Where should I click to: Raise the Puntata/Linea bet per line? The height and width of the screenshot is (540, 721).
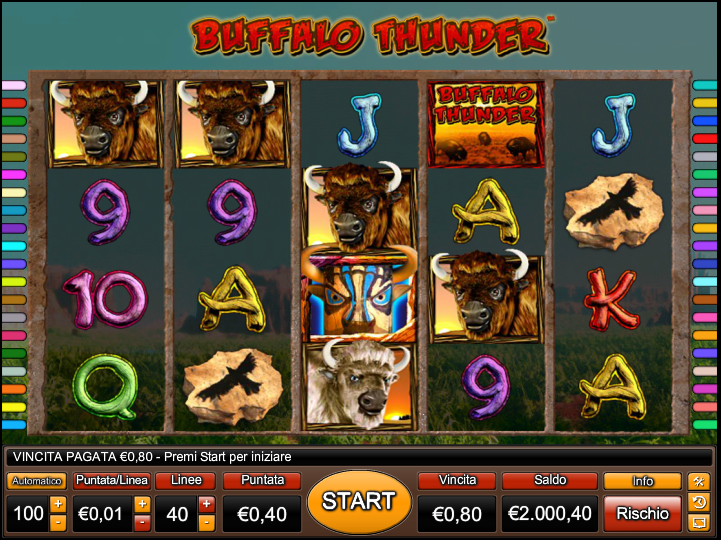142,504
